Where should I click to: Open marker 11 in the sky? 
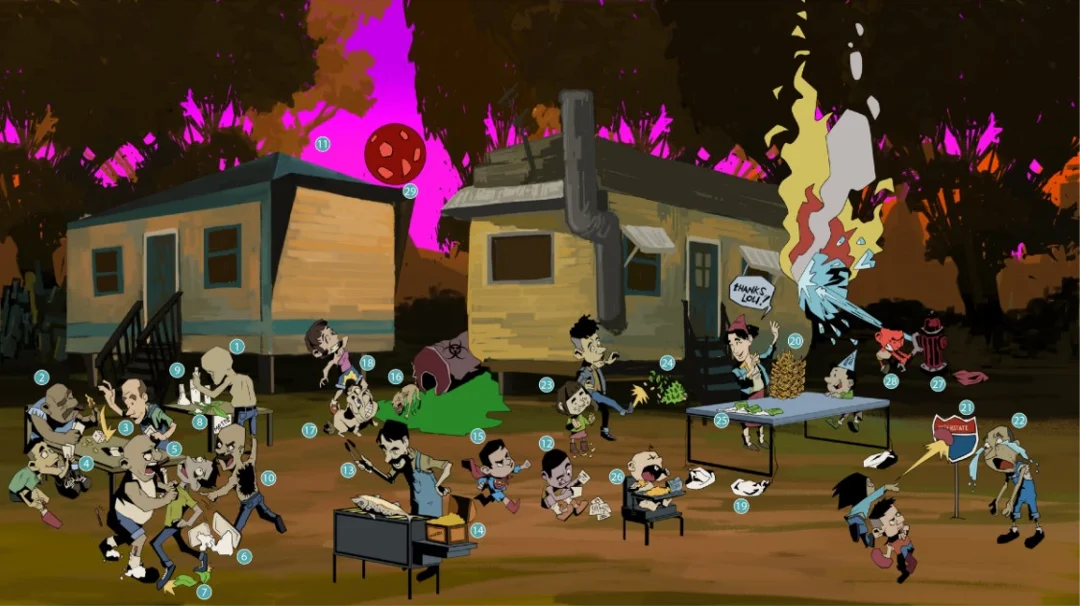(x=322, y=144)
